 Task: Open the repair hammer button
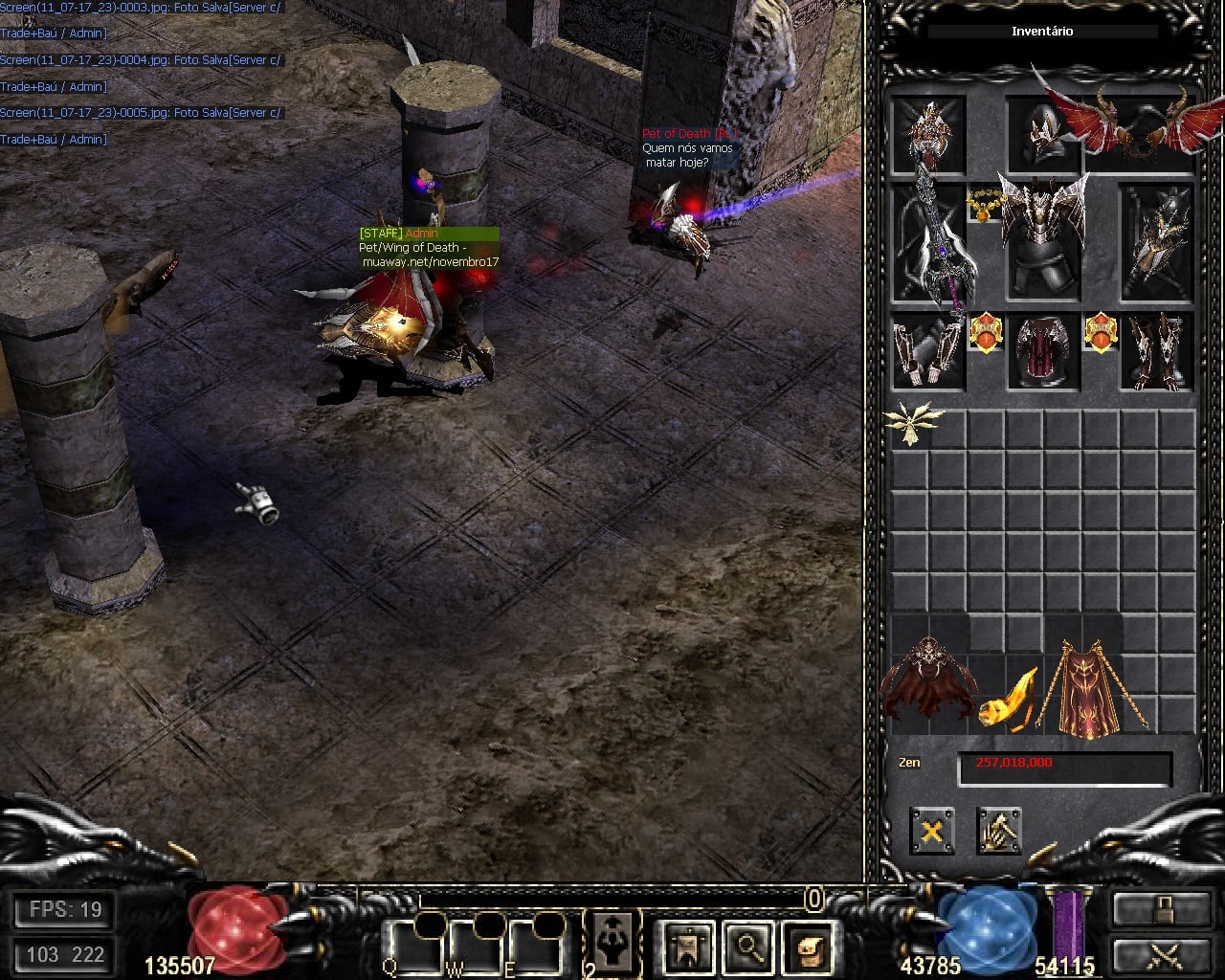[998, 830]
